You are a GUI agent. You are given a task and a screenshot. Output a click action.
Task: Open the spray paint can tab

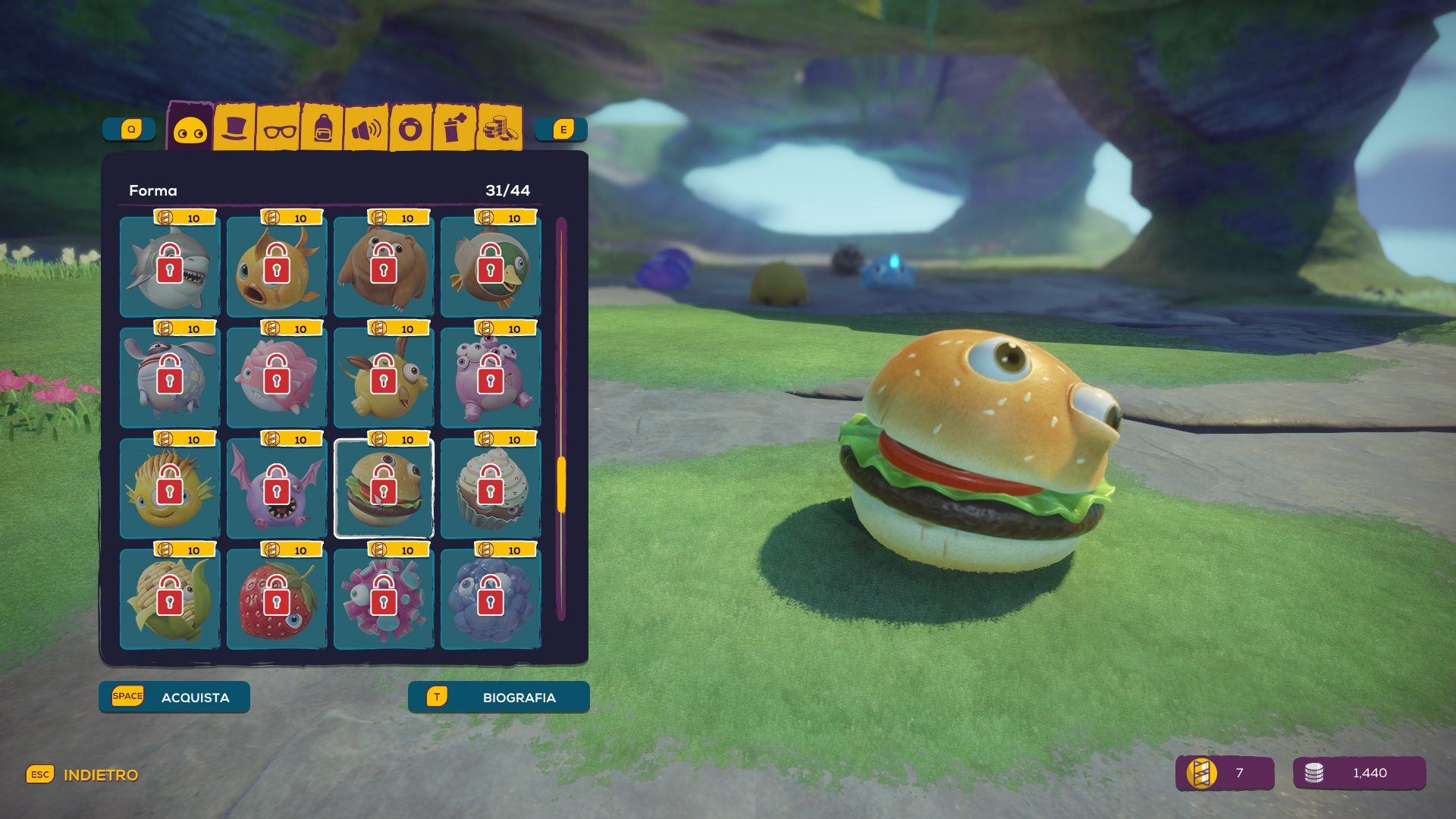[454, 128]
